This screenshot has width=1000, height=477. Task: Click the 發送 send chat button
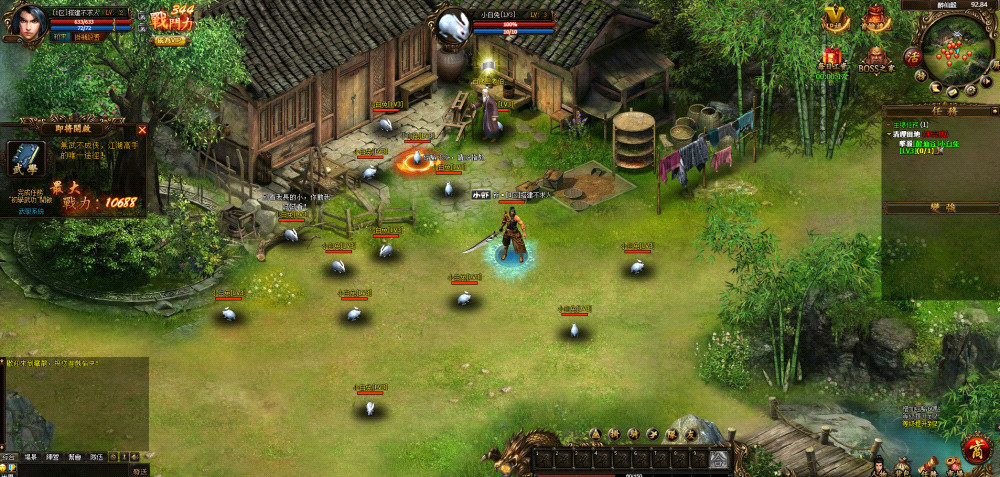tap(139, 470)
